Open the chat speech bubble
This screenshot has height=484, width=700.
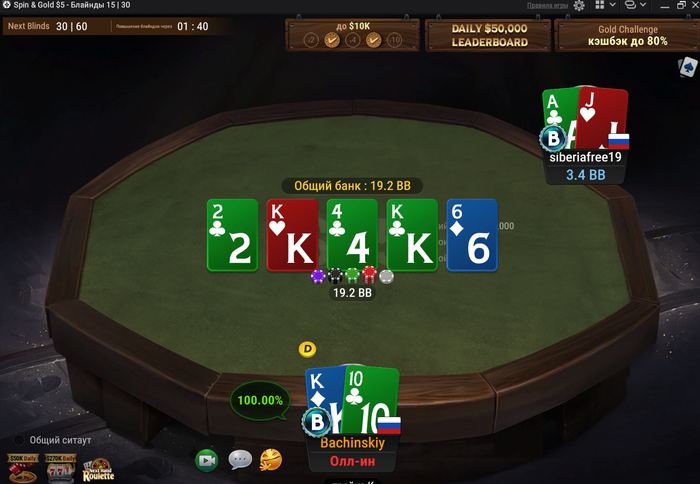[x=240, y=460]
